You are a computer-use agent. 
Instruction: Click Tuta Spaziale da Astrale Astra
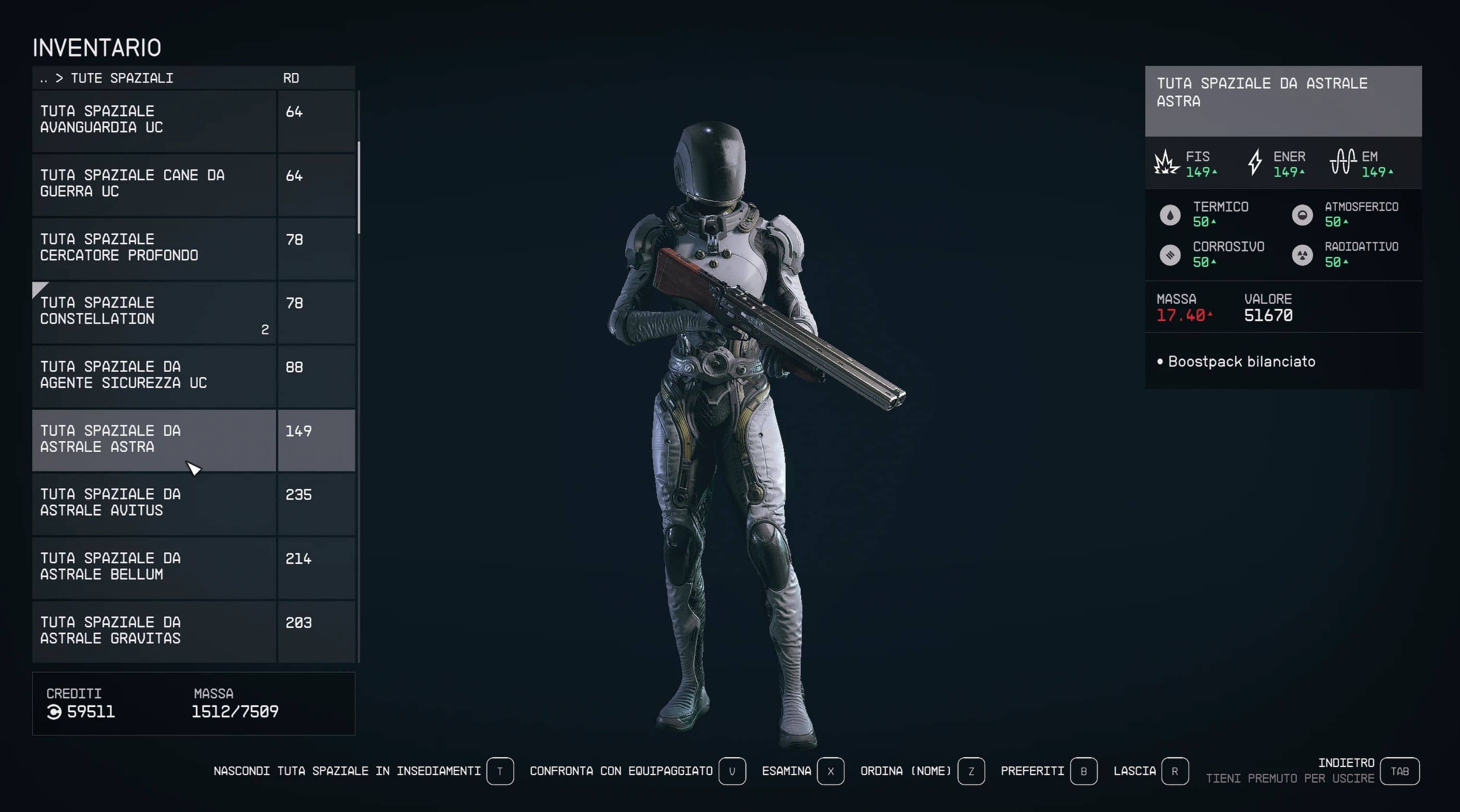click(153, 439)
